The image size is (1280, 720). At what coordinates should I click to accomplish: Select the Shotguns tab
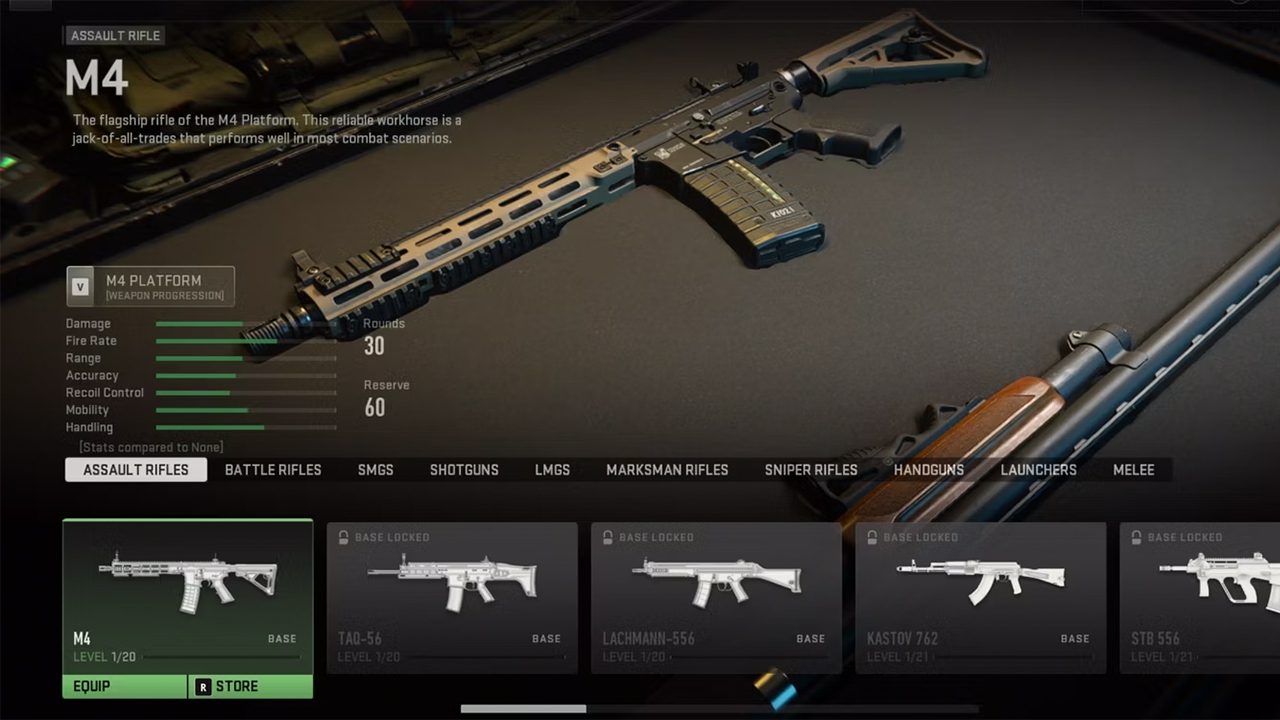click(464, 470)
